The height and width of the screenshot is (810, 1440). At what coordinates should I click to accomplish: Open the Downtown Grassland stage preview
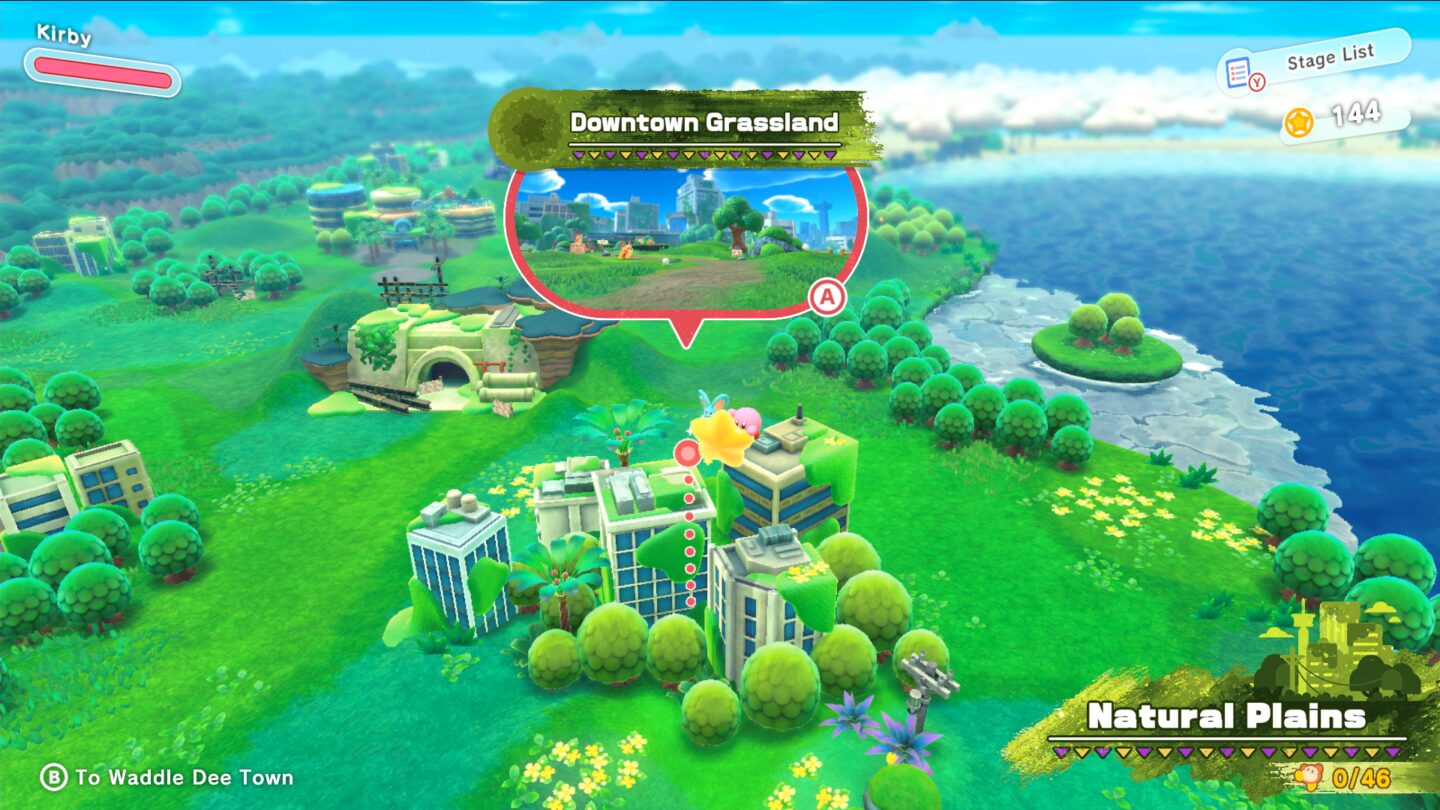click(x=687, y=235)
